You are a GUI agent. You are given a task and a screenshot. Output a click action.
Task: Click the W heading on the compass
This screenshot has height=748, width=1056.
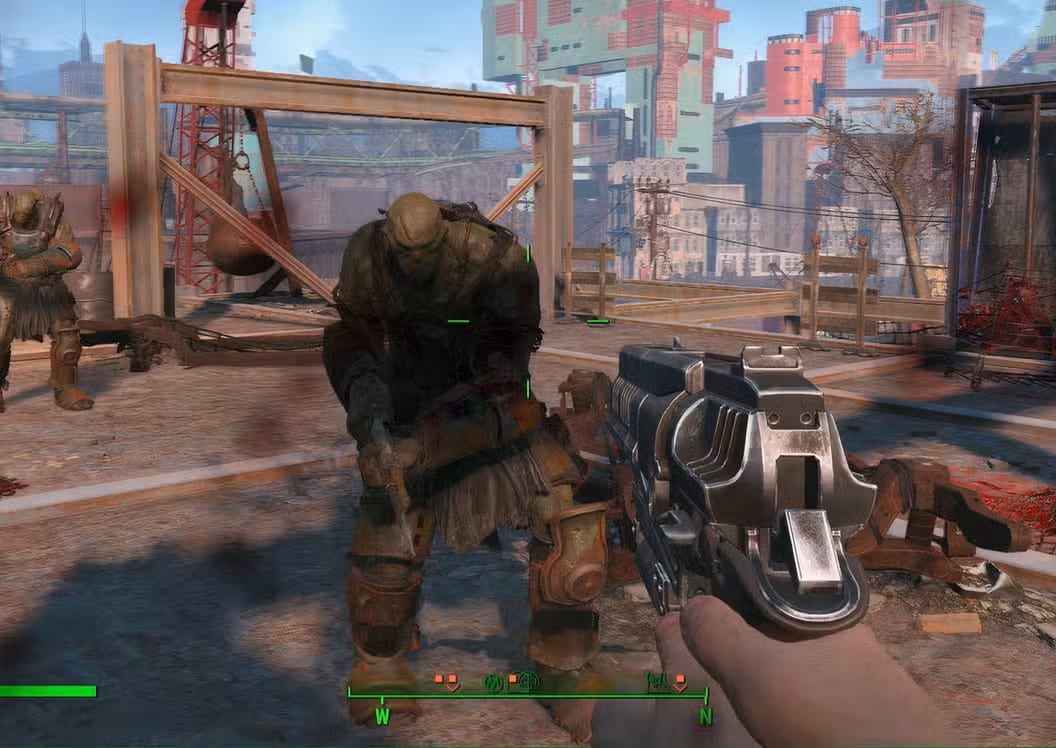(x=382, y=716)
